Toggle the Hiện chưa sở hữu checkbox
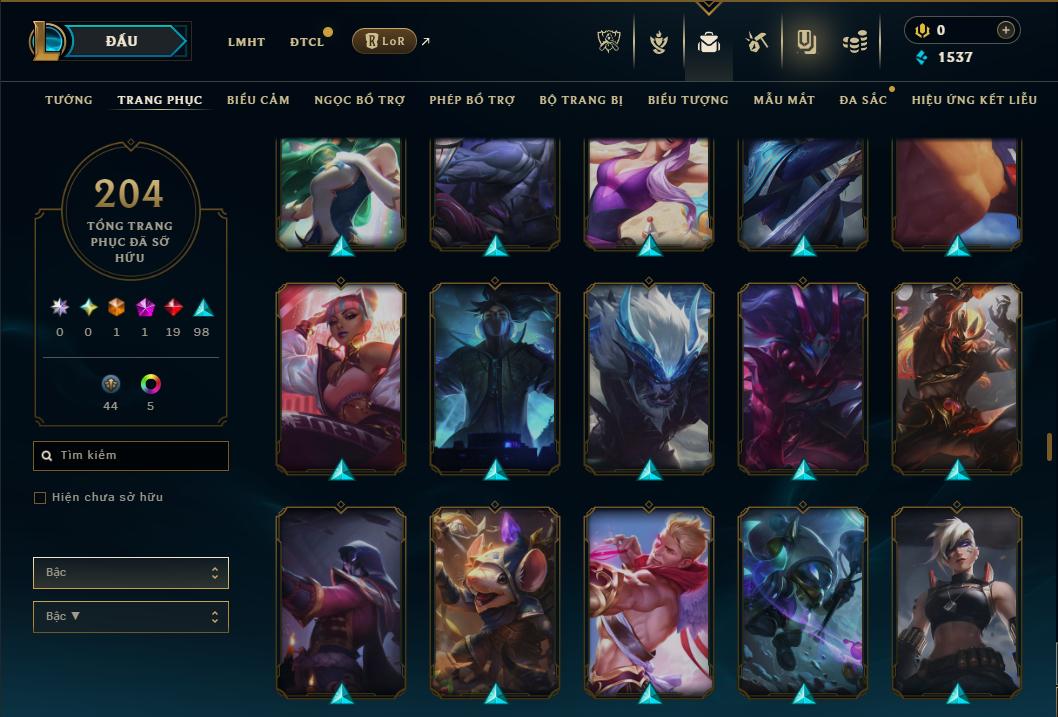This screenshot has height=717, width=1058. (x=40, y=498)
